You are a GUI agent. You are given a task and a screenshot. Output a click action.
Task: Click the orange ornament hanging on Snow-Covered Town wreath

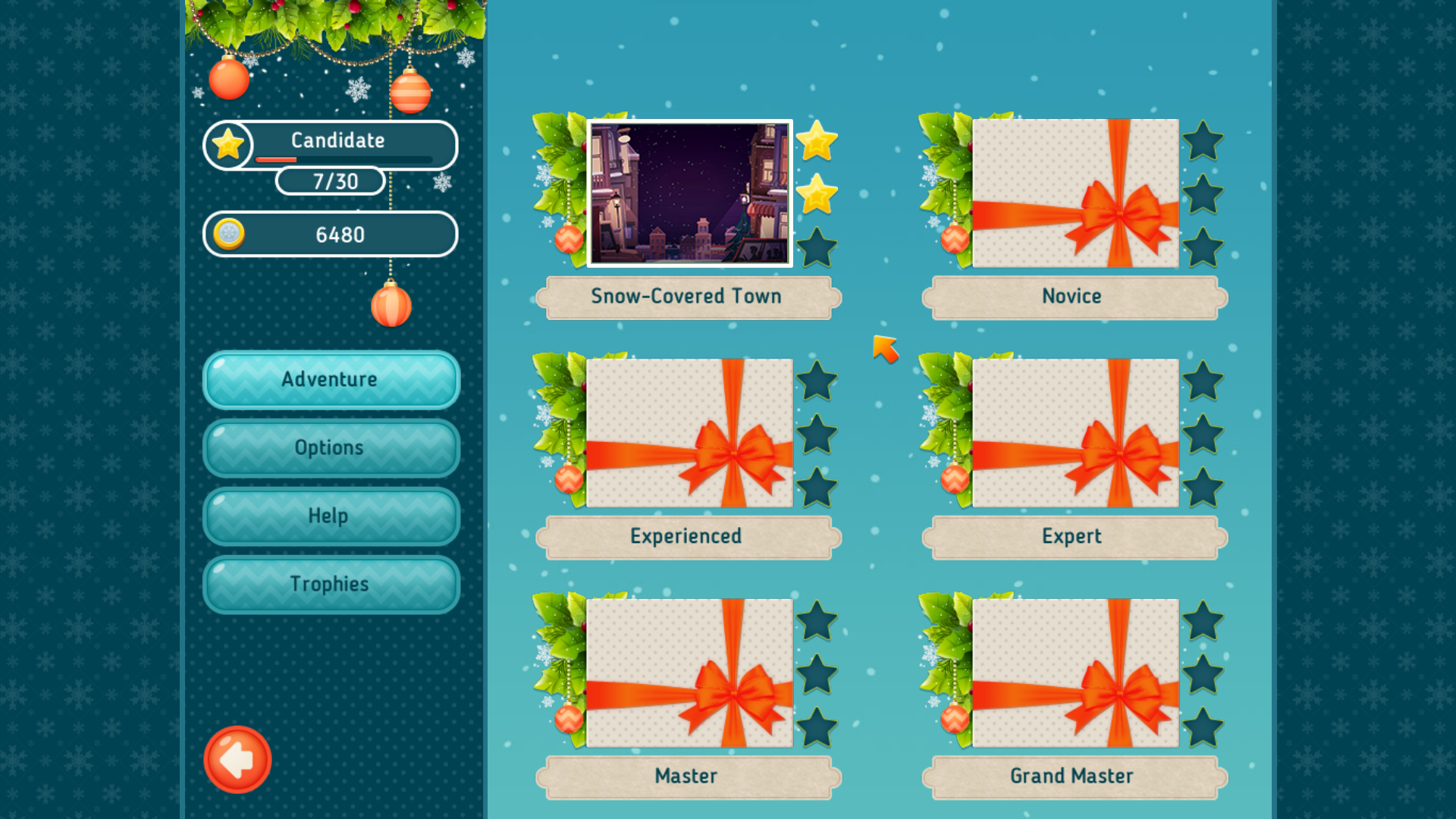pyautogui.click(x=567, y=241)
